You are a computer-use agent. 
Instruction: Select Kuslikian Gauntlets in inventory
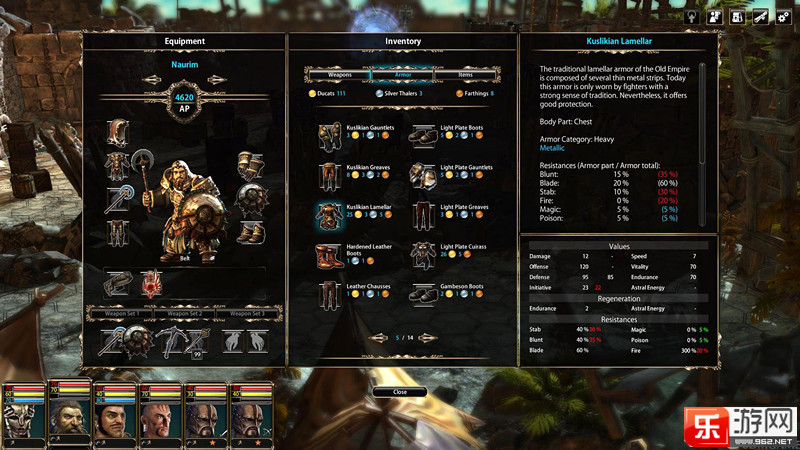(x=331, y=134)
